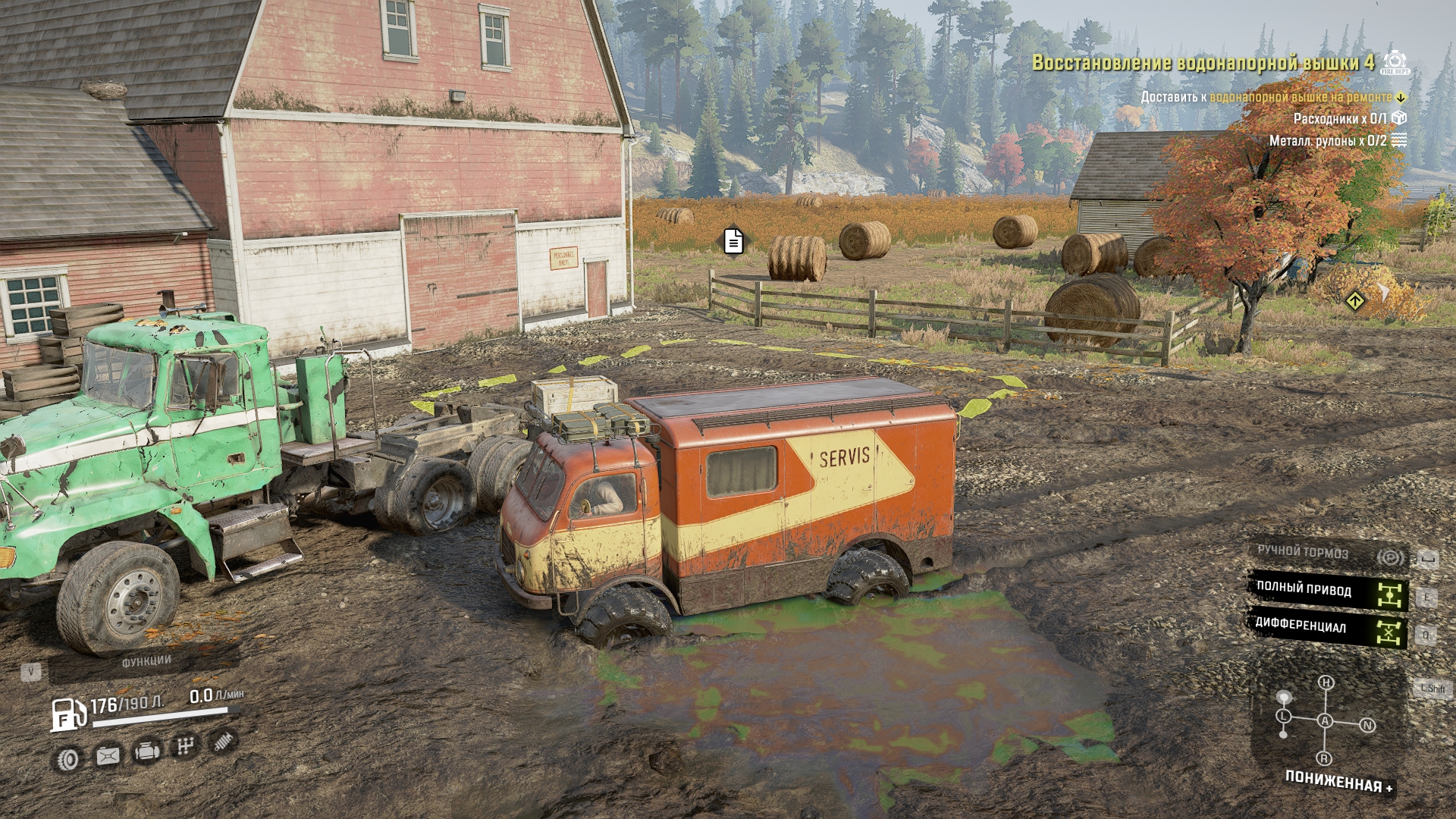Select the Металл. рулоны cargo requirement line
Viewport: 1456px width, 819px height.
(1328, 140)
